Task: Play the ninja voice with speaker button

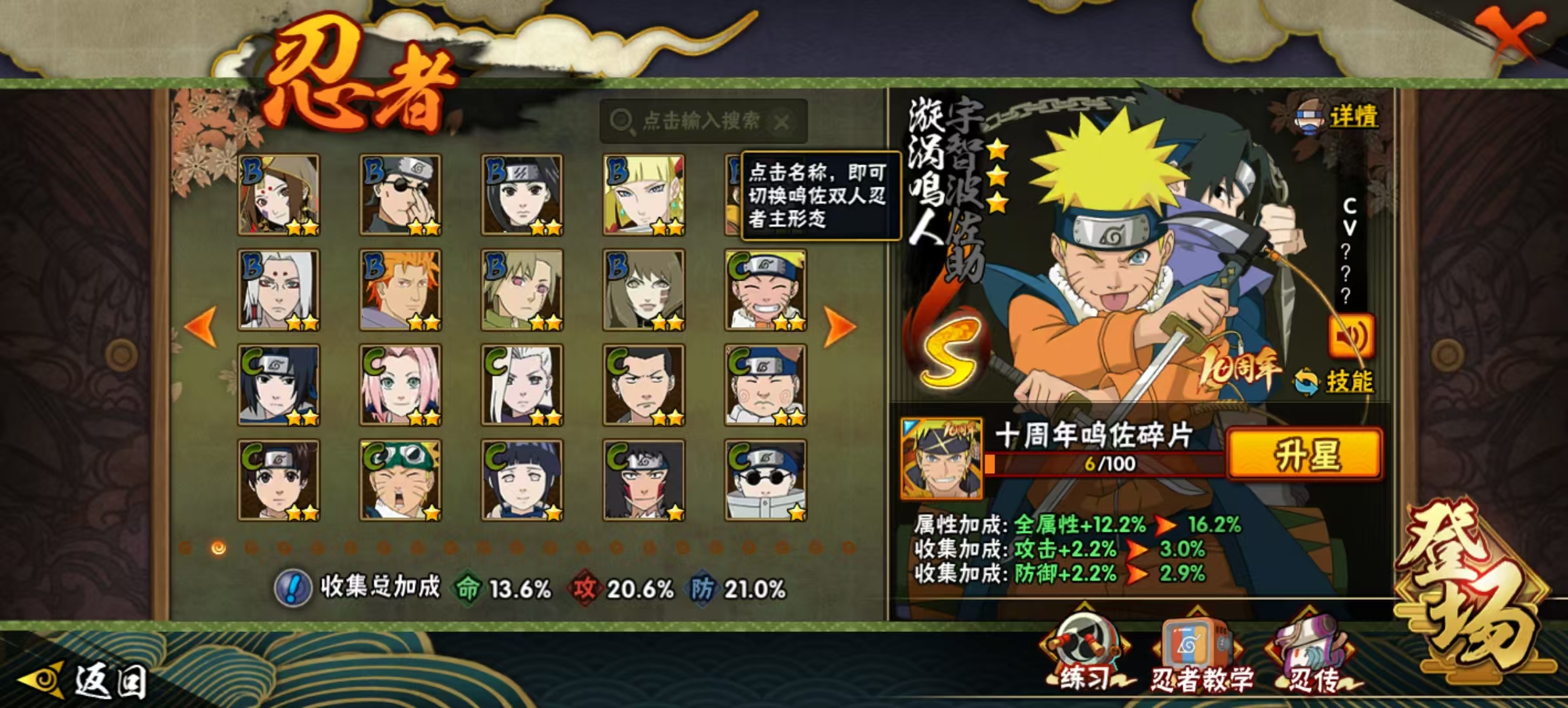Action: tap(1350, 337)
